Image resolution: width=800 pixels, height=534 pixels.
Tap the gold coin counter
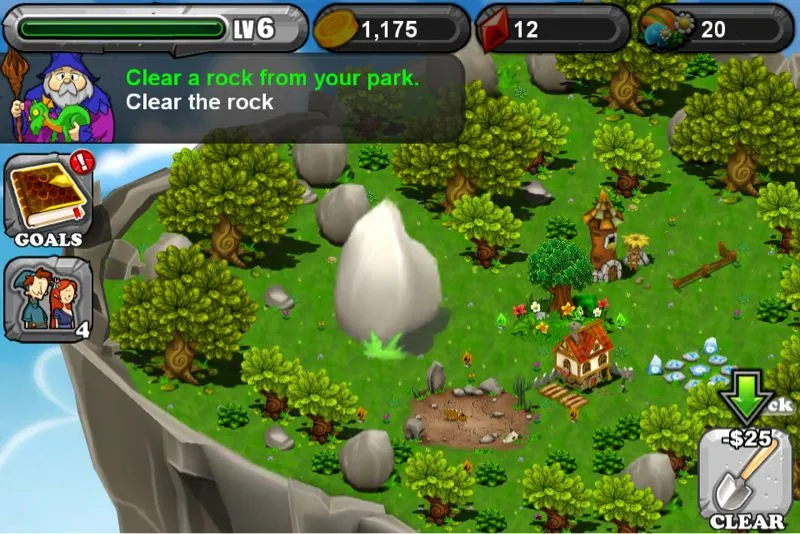coord(391,28)
